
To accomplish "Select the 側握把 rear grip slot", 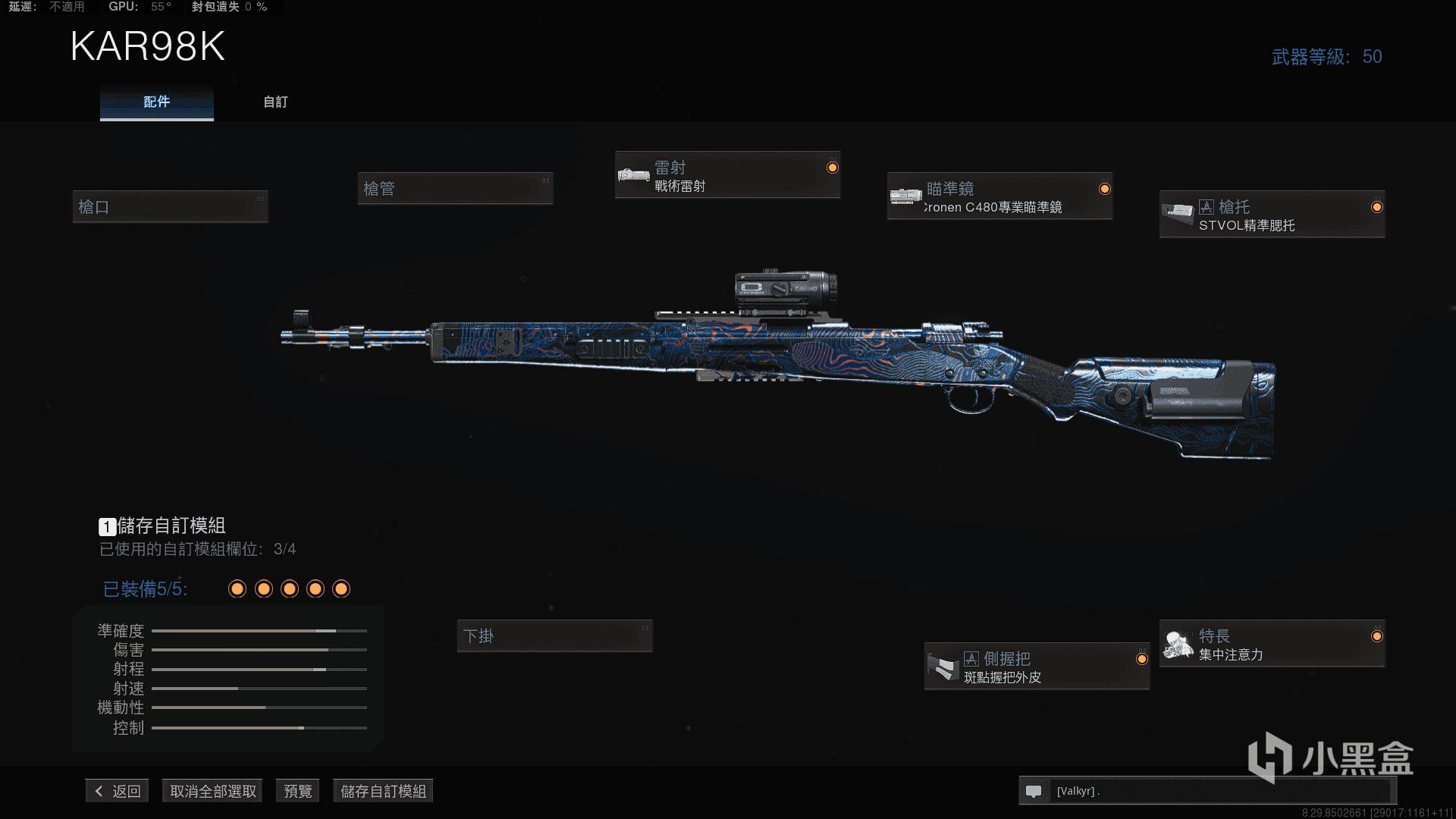I will (x=1037, y=667).
